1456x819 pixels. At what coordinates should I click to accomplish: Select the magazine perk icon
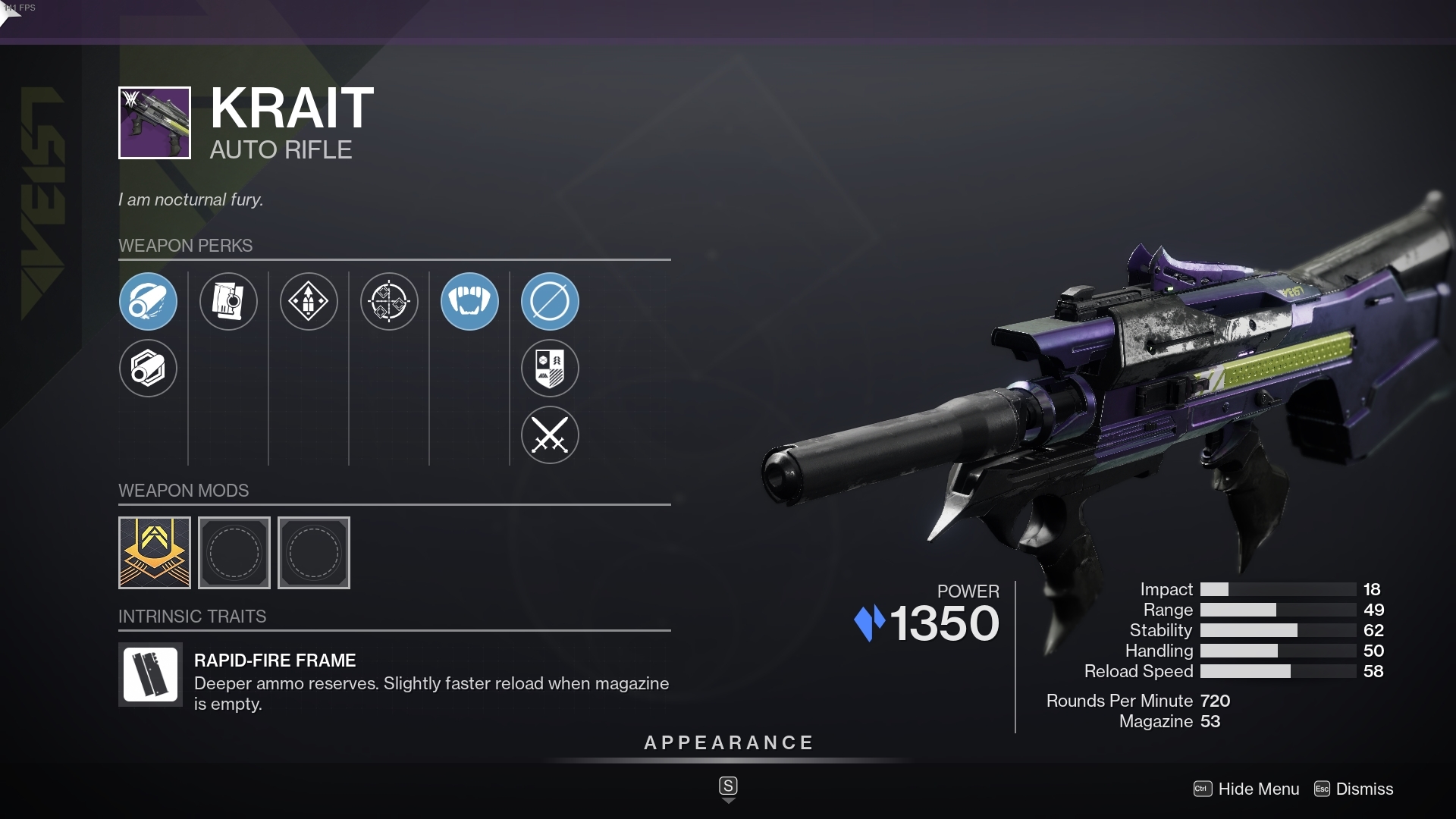(x=228, y=301)
